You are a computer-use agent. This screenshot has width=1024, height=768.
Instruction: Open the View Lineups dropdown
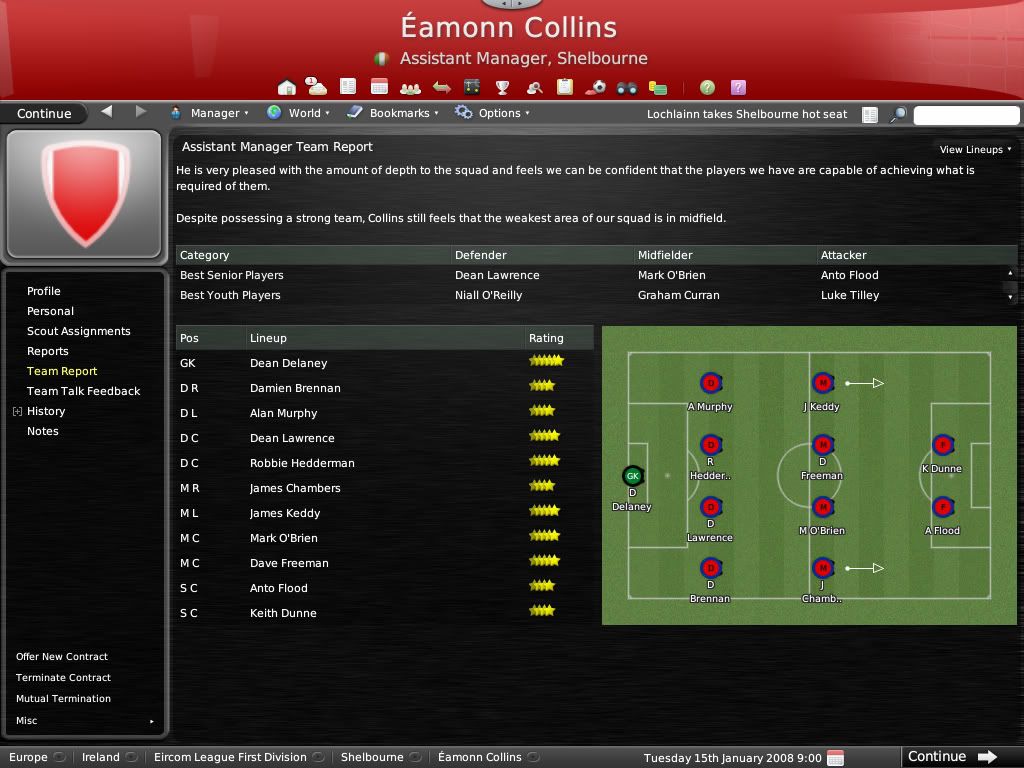975,149
